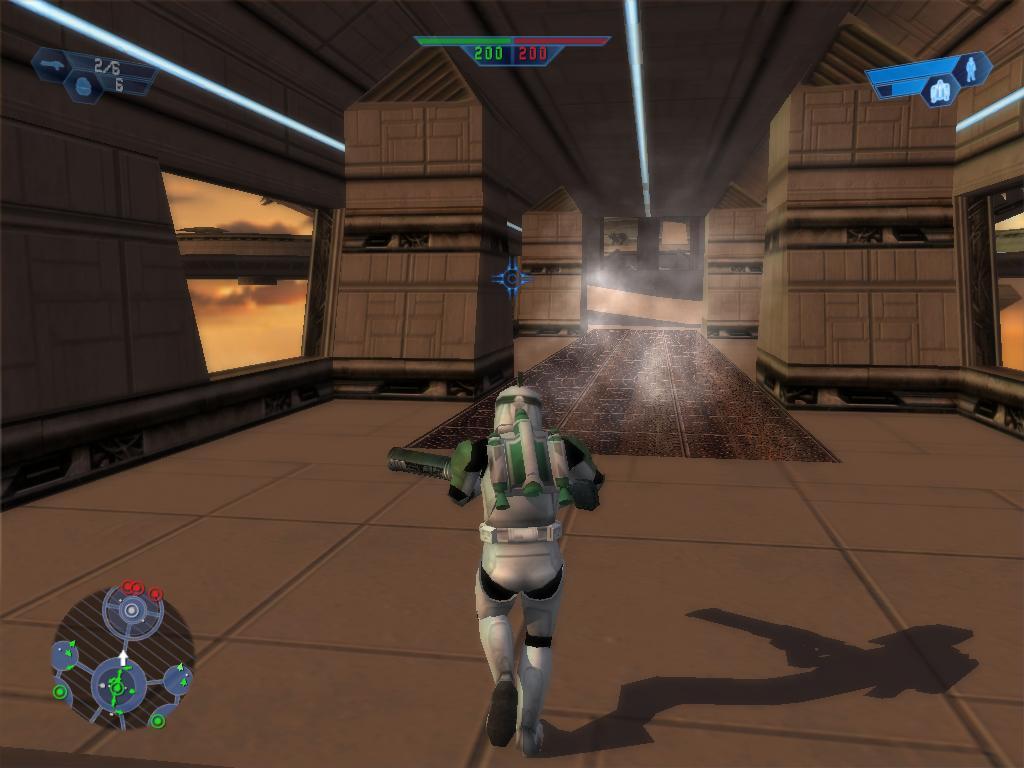Choose the round grenade icon

82,87
